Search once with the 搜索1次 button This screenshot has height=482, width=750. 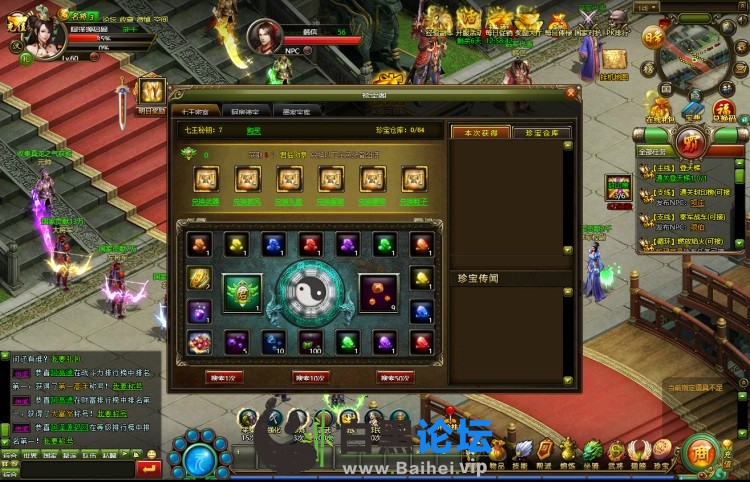223,377
